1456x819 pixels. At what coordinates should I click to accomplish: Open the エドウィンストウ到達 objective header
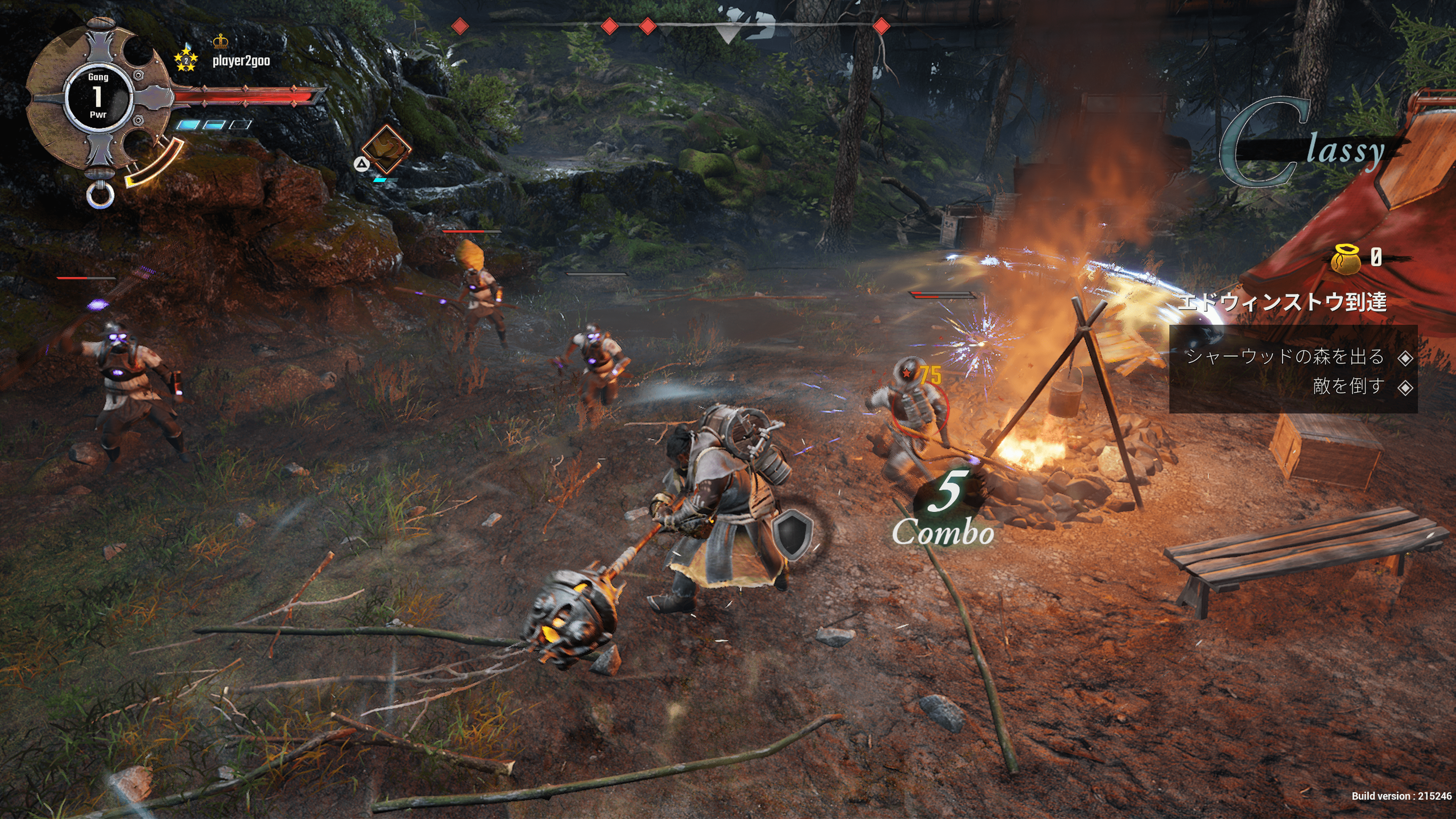click(1282, 301)
